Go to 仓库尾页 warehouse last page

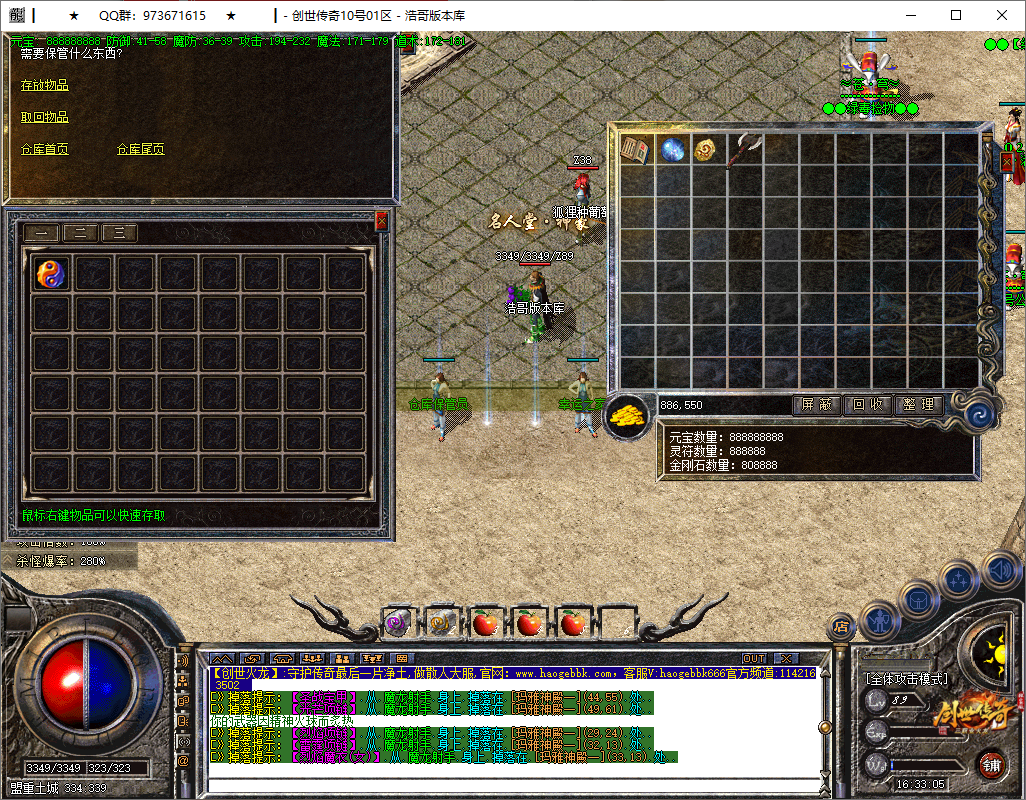click(141, 150)
